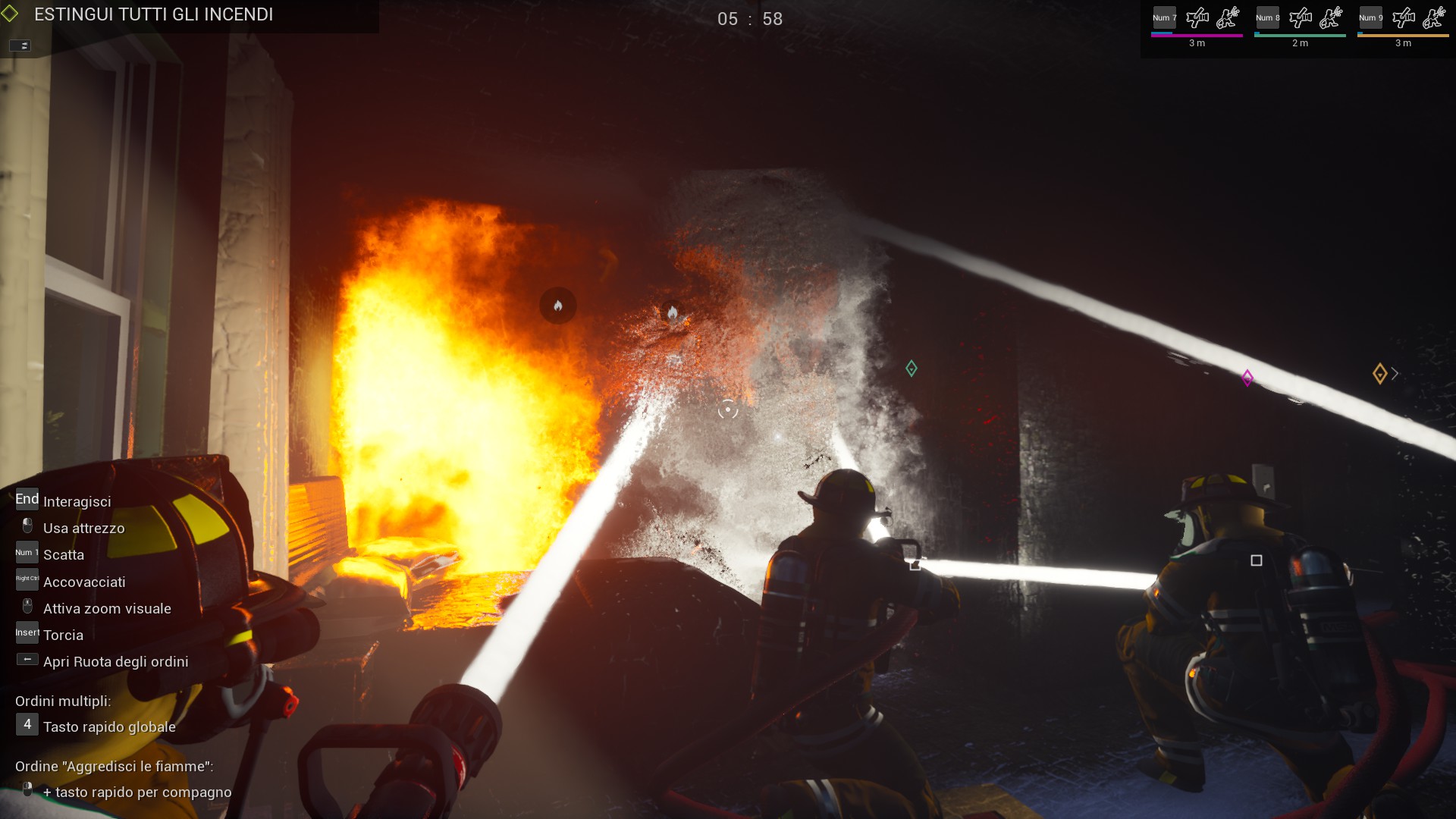Collapse the objective panel with the arrows icon
Viewport: 1456px width, 819px height.
(x=22, y=45)
